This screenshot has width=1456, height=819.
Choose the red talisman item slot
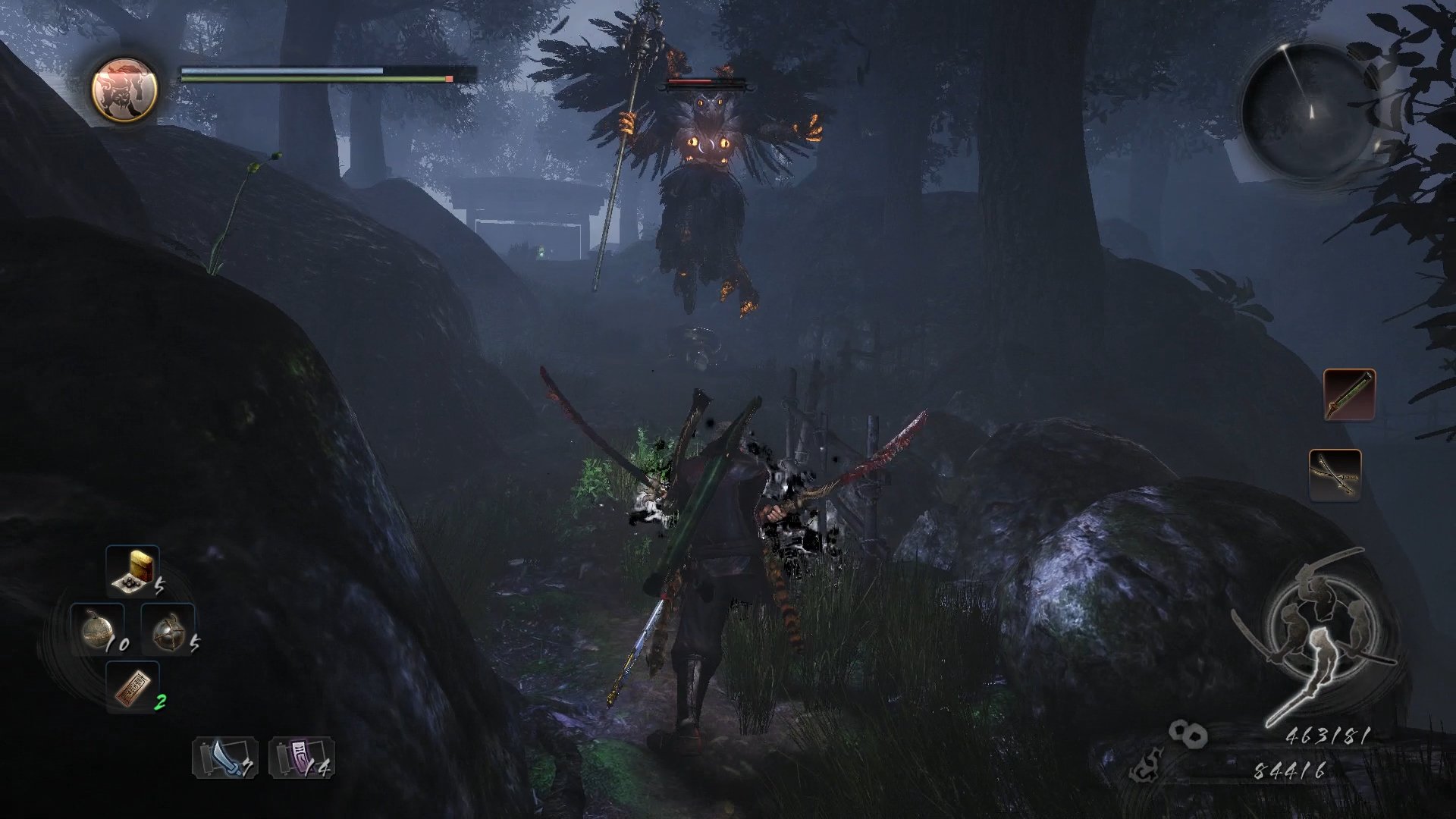point(133,686)
